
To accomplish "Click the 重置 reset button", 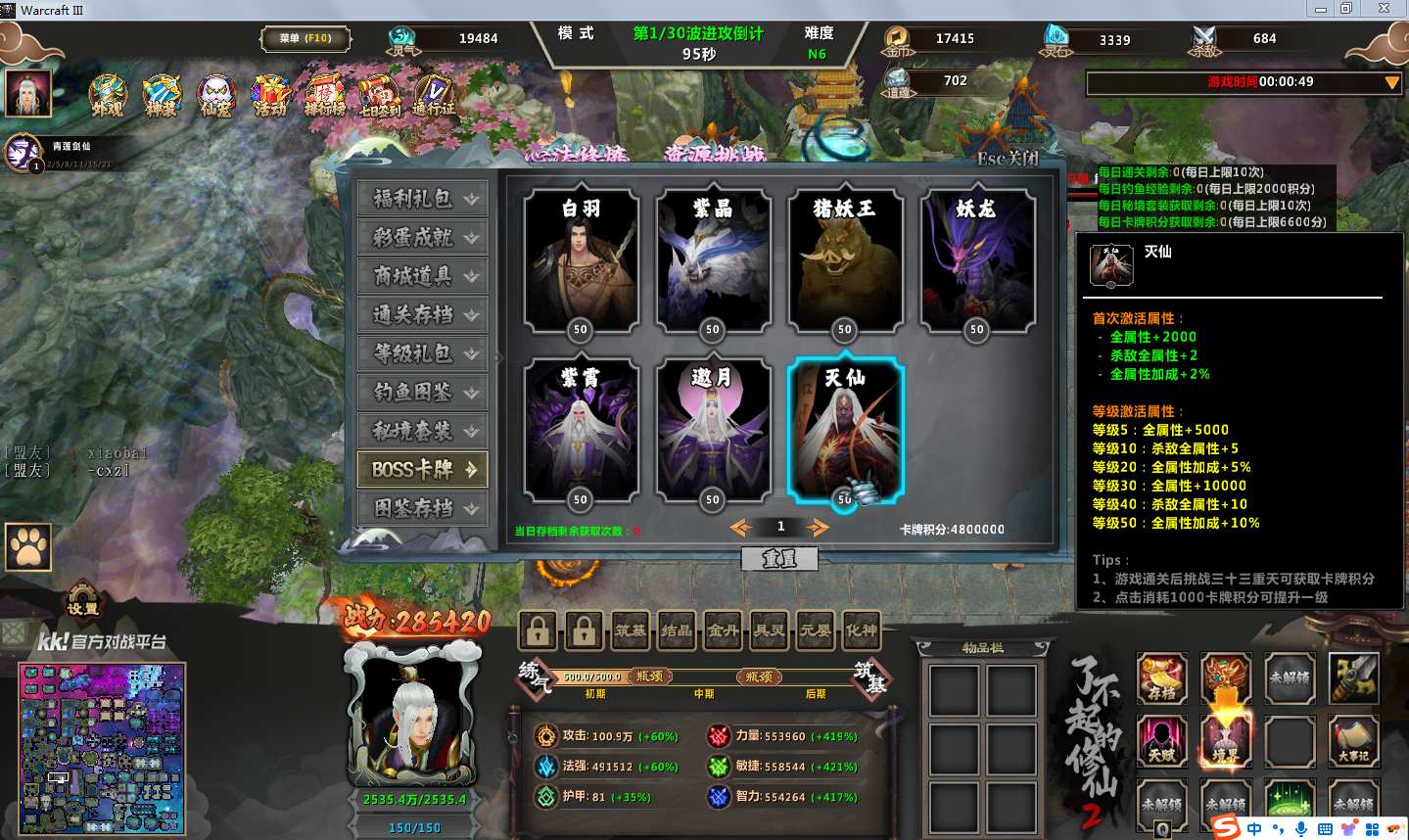I will pos(779,558).
